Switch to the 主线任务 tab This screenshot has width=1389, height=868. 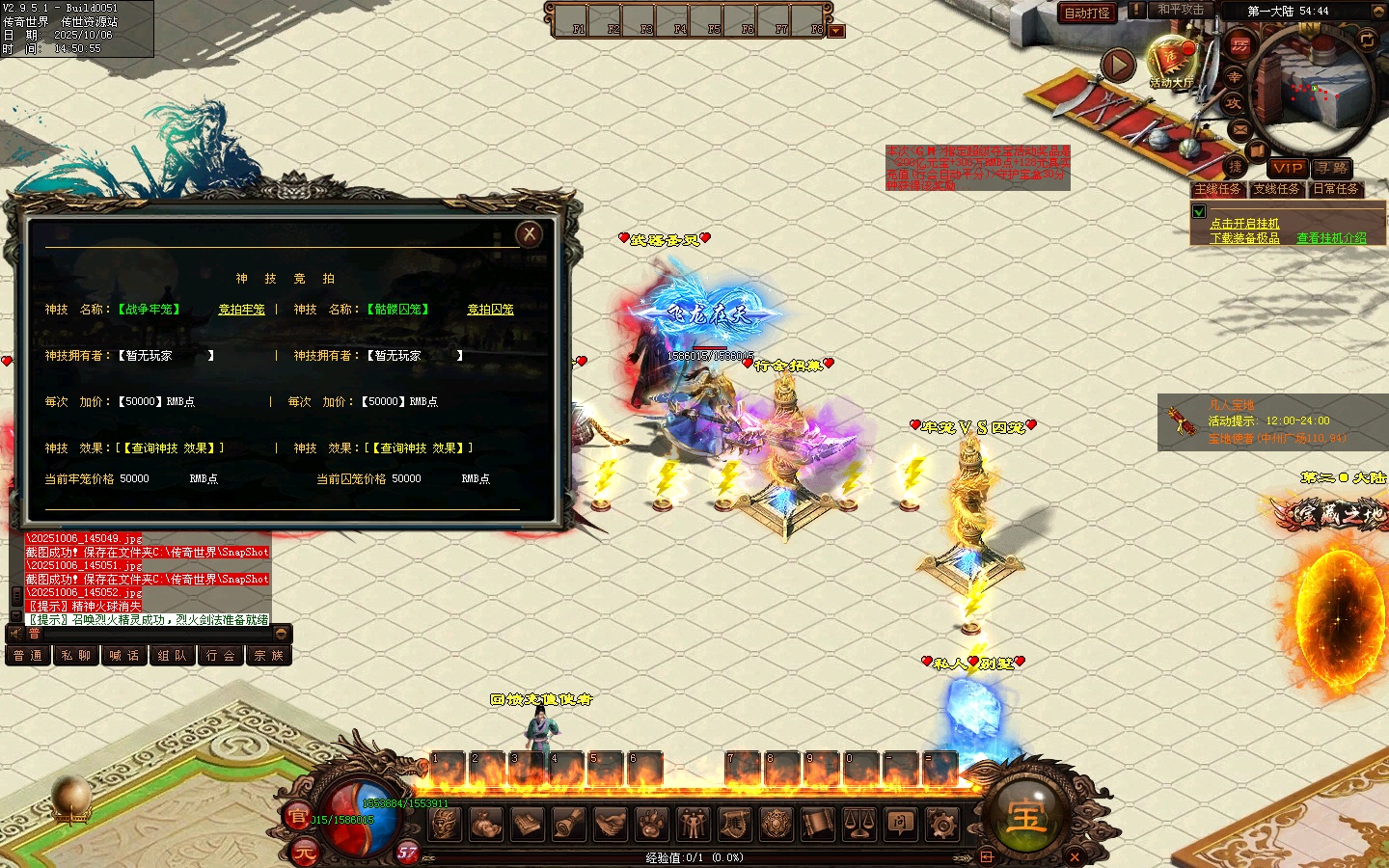pyautogui.click(x=1217, y=189)
